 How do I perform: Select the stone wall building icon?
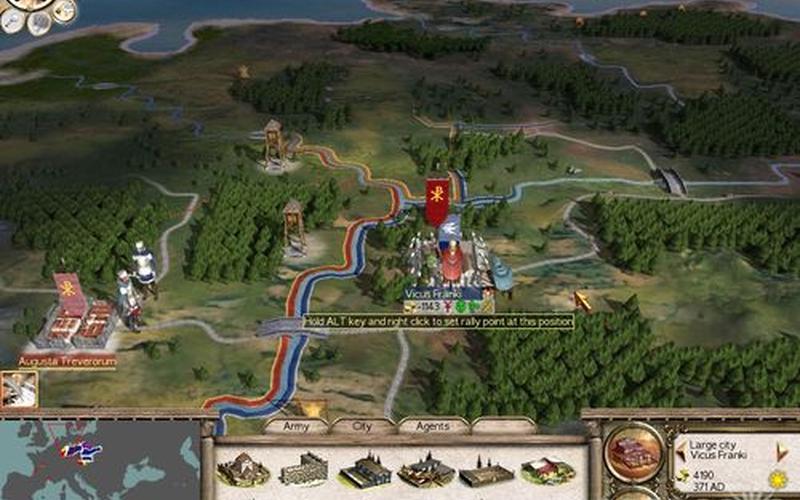click(x=303, y=469)
